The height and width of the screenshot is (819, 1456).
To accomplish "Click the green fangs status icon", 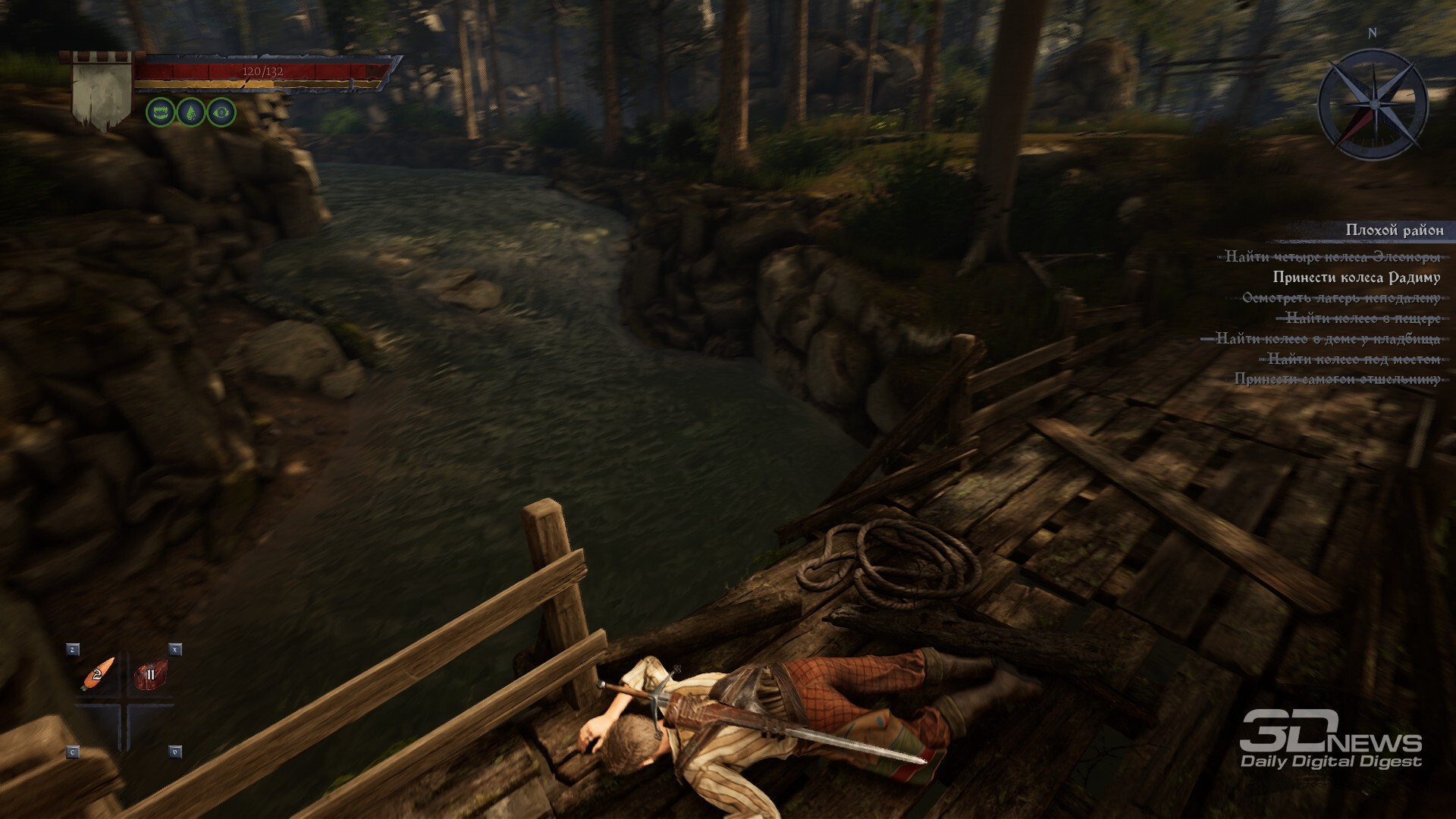I will click(x=161, y=112).
